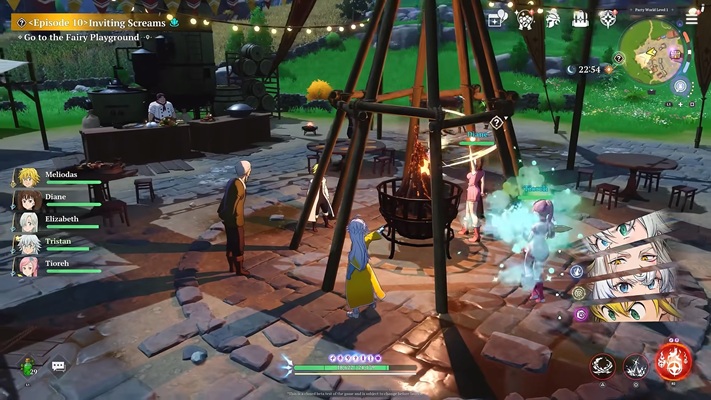This screenshot has width=711, height=400.
Task: Open the compass star icon
Action: (x=607, y=18)
